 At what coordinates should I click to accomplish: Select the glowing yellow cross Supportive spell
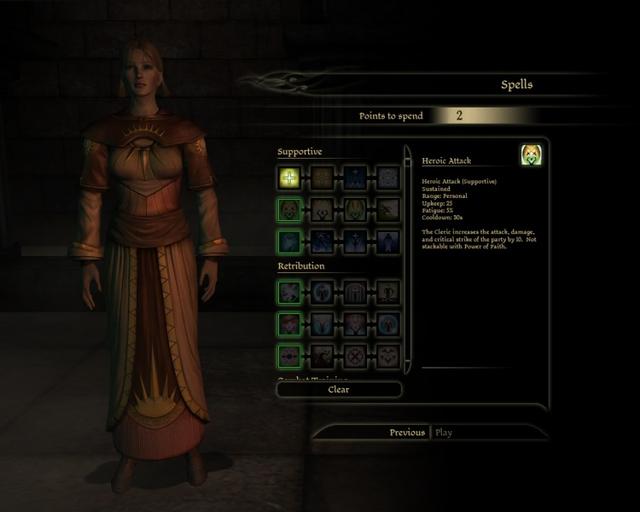coord(289,178)
